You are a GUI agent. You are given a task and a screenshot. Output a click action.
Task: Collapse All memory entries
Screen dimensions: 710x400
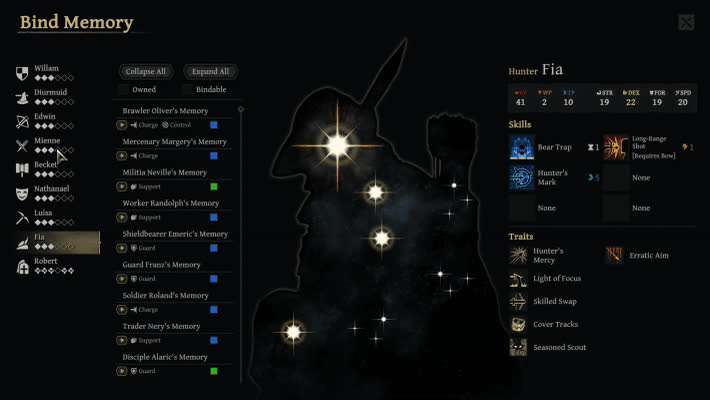click(146, 72)
